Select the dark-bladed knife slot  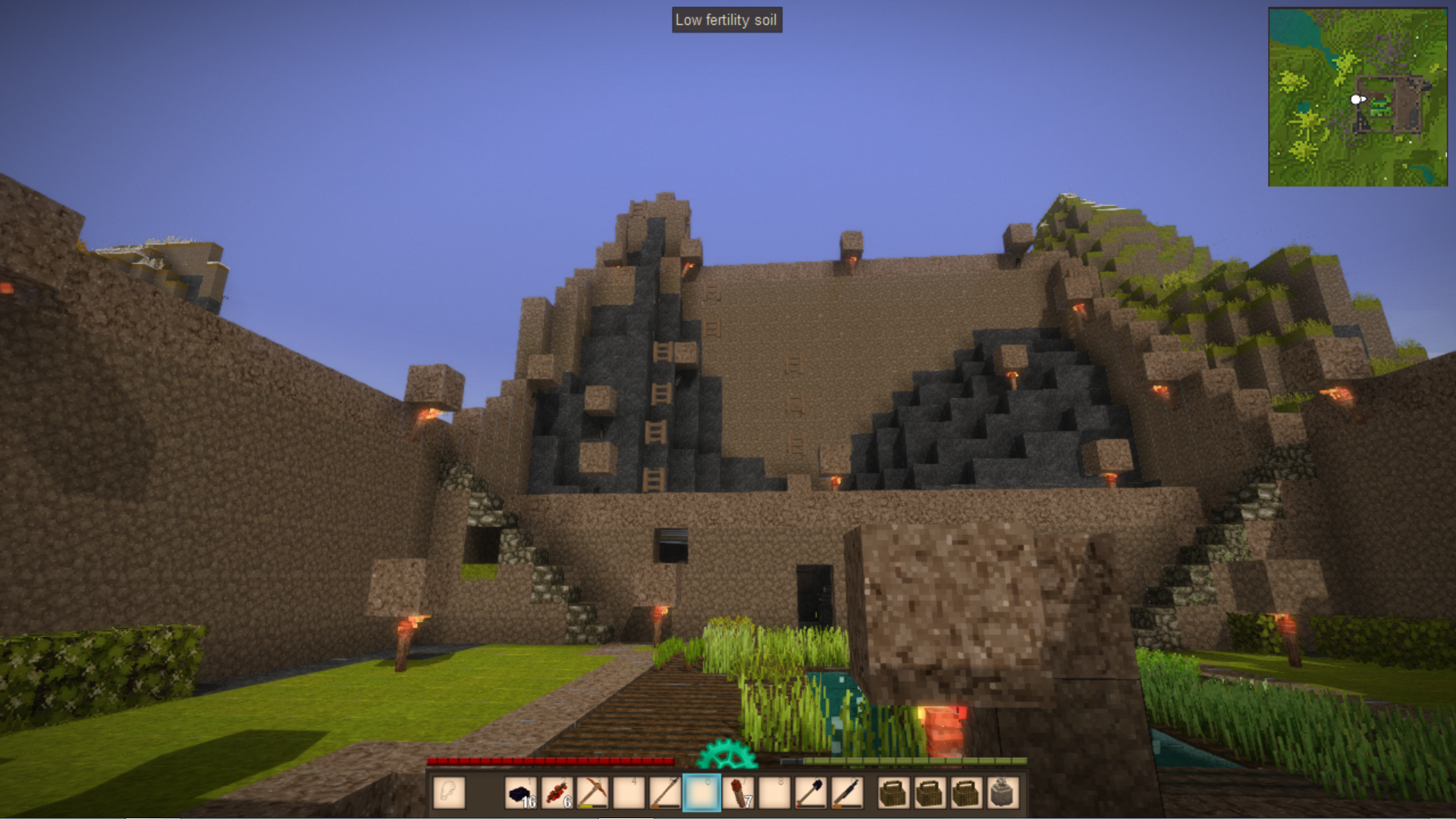846,793
